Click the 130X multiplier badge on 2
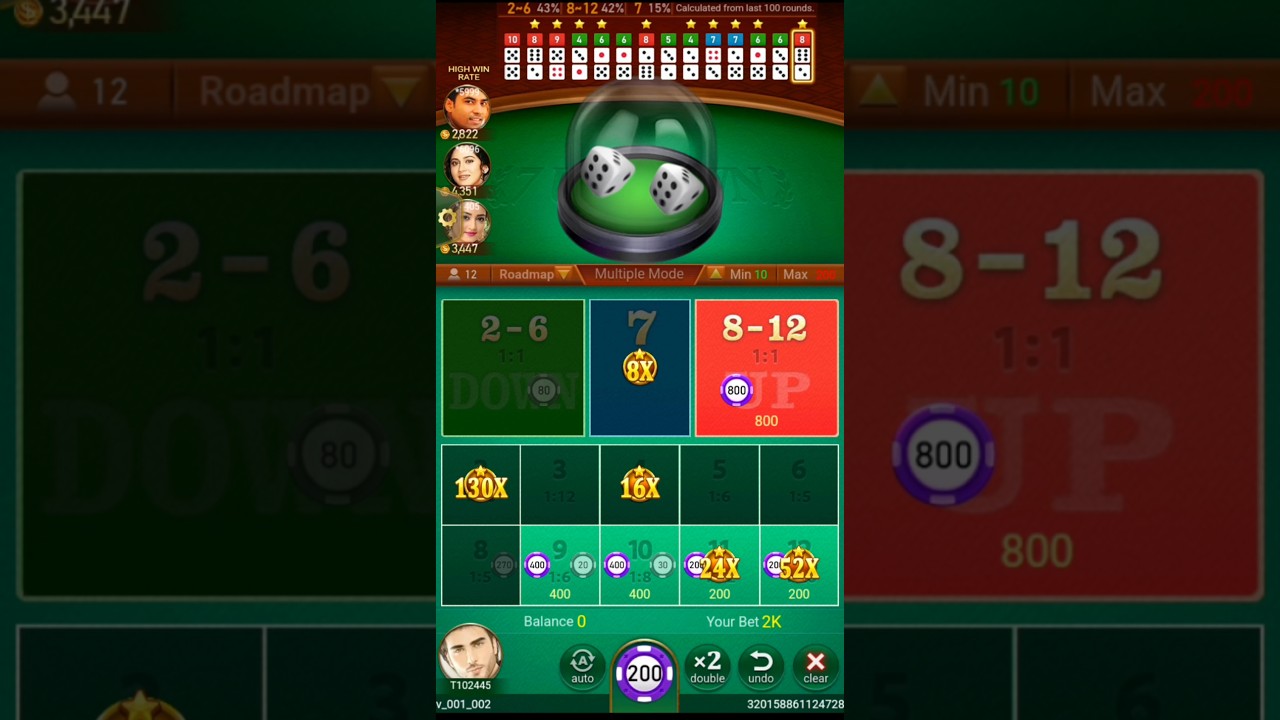The image size is (1280, 720). pyautogui.click(x=480, y=487)
